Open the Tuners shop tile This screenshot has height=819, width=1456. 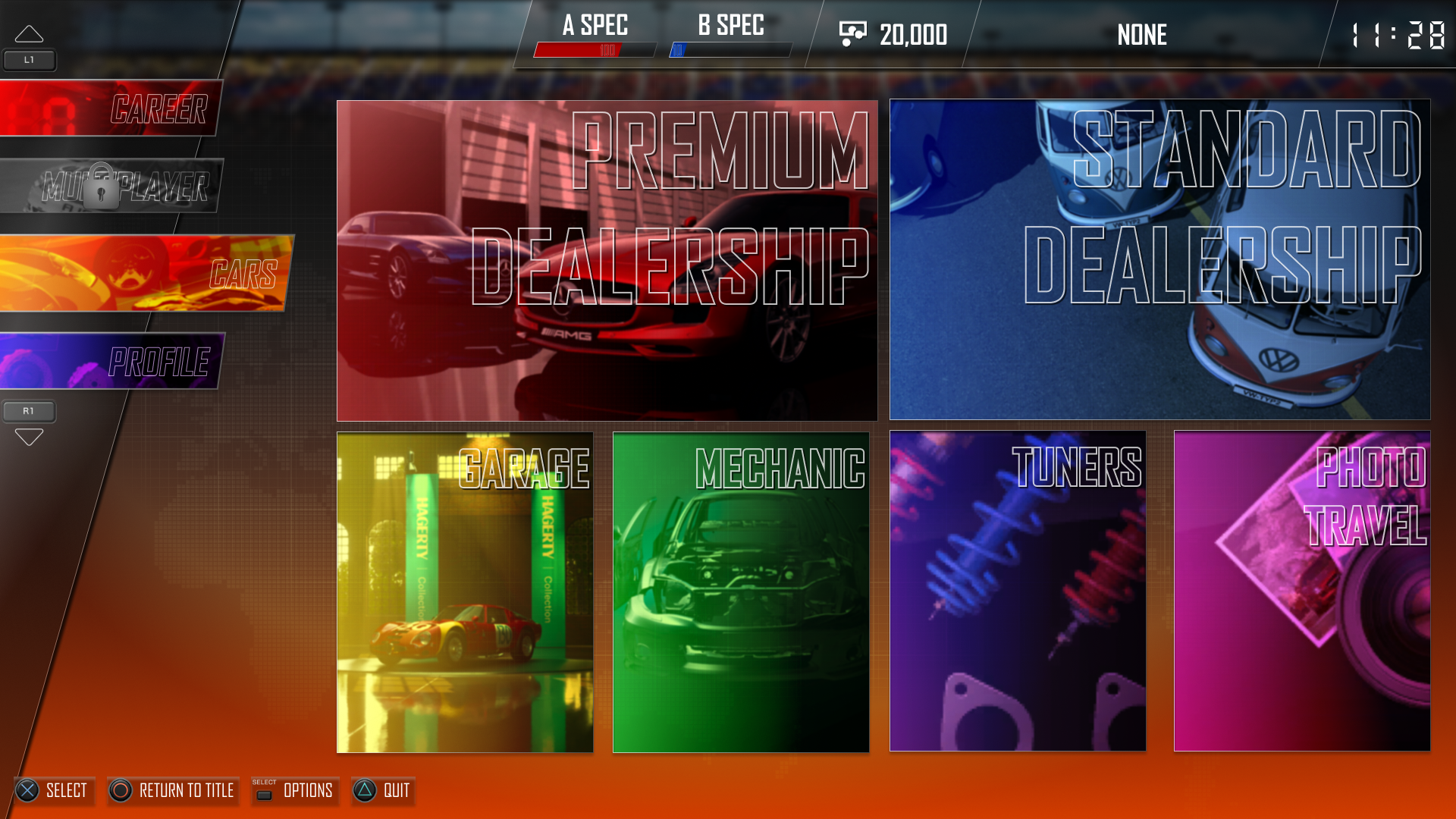(x=1018, y=591)
